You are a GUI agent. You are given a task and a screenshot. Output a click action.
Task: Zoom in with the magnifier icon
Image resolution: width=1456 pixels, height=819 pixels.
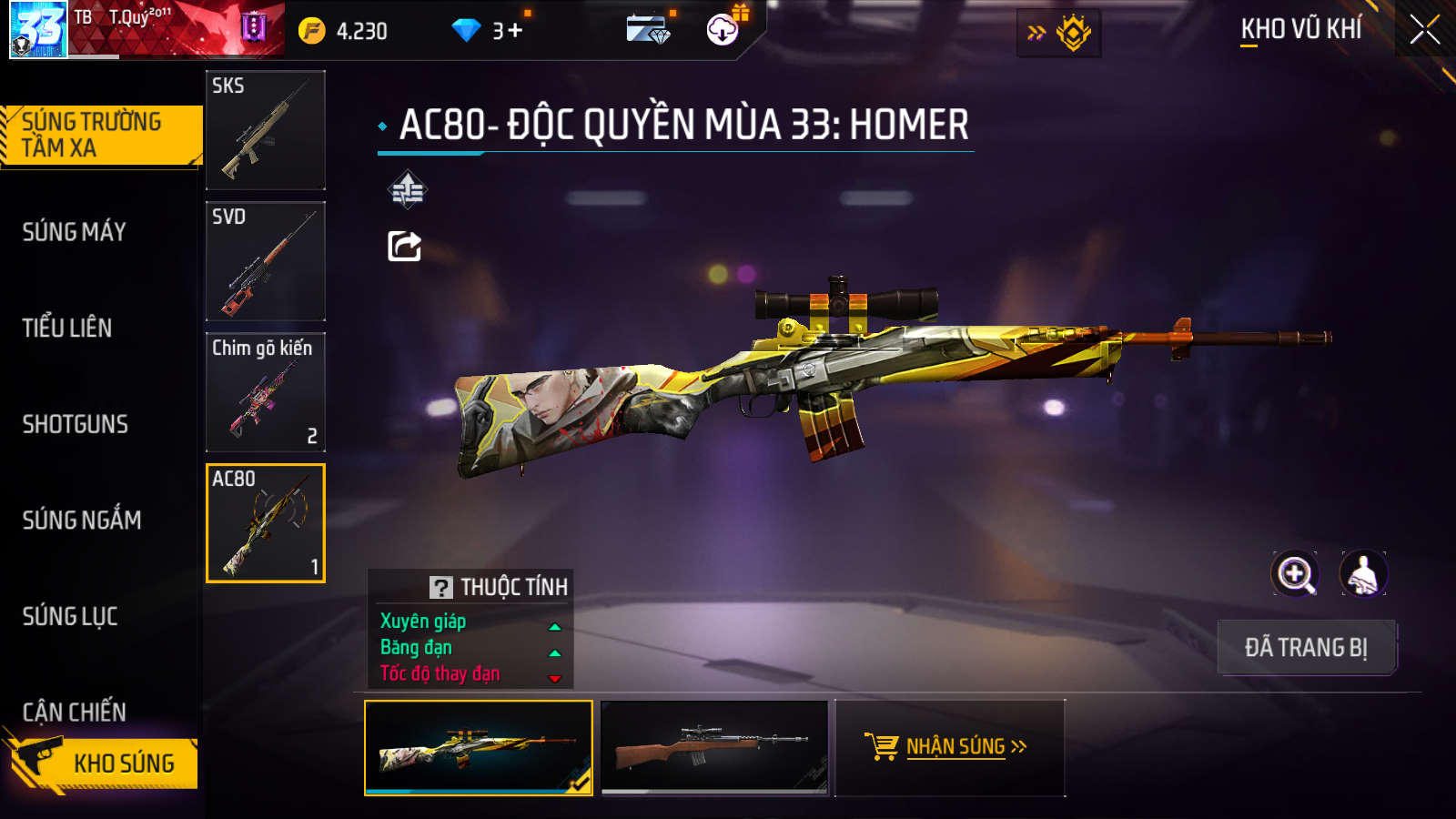click(x=1295, y=574)
